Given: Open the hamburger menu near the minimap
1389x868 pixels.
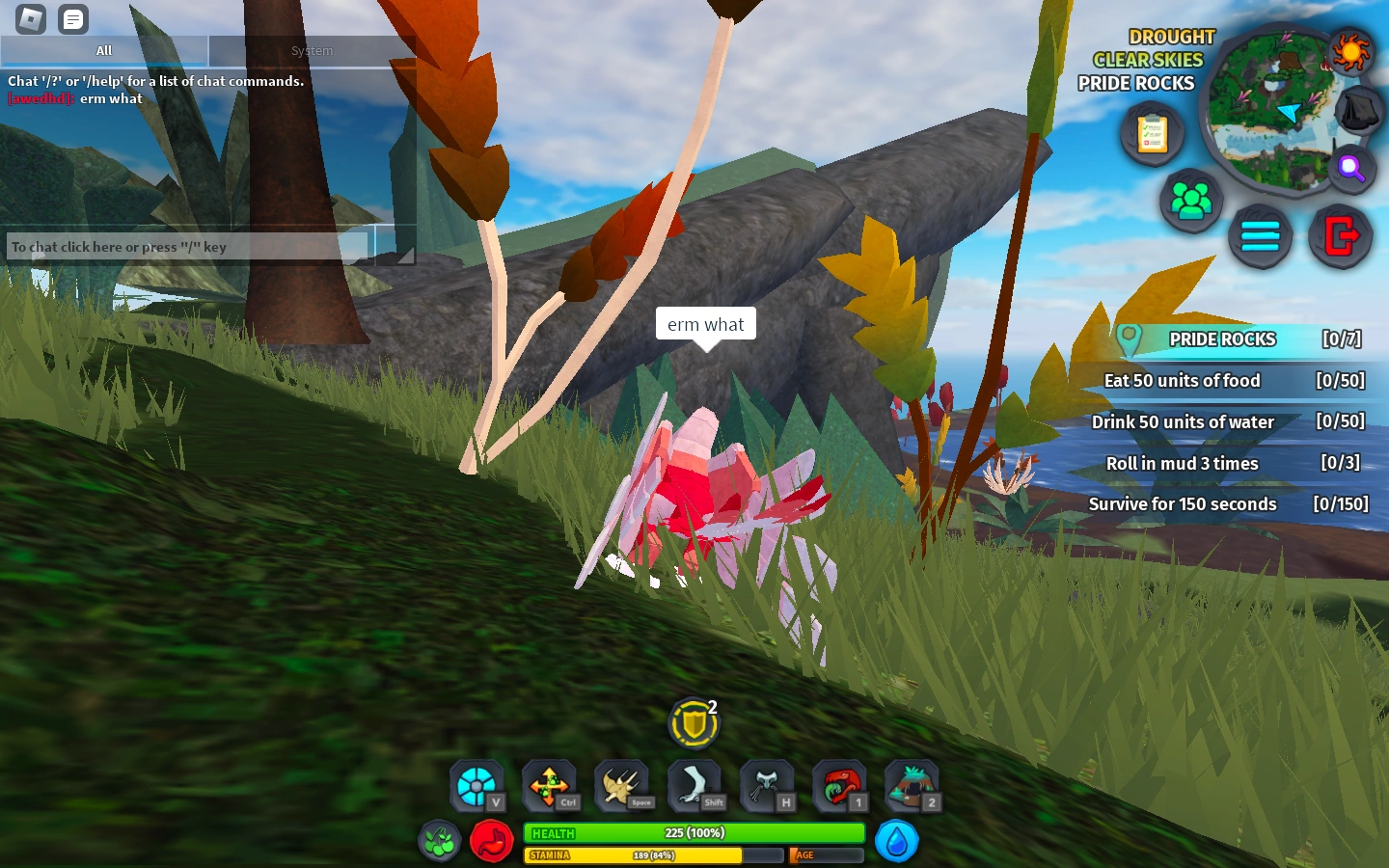Looking at the screenshot, I should coord(1260,234).
